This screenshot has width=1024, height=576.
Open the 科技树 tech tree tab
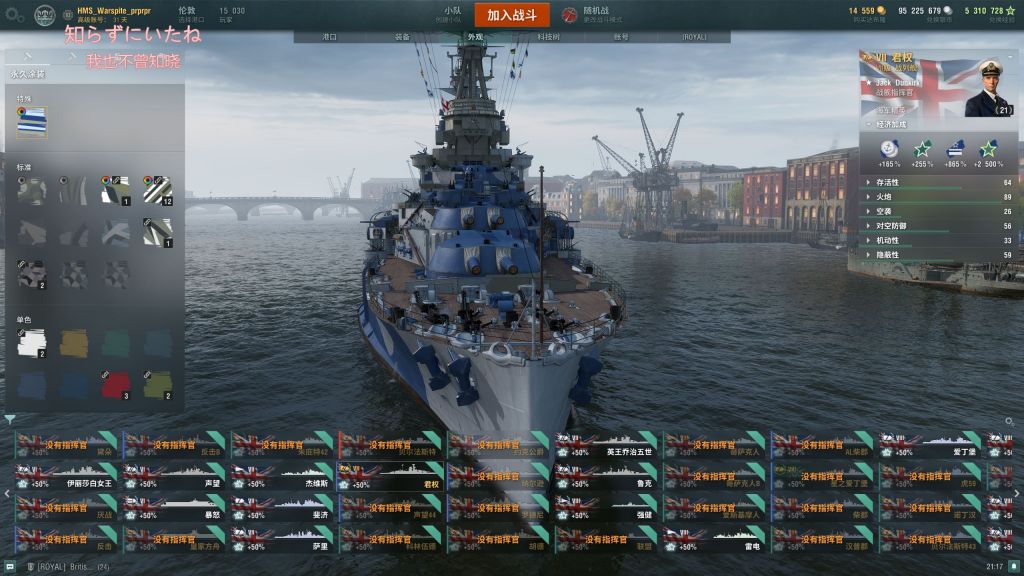548,37
